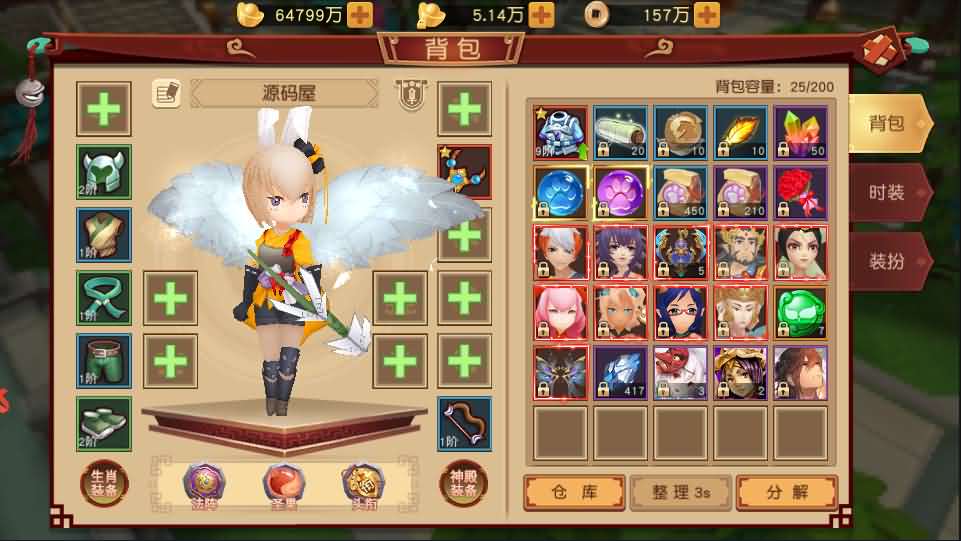Select the golden feather item
This screenshot has height=541, width=961.
740,132
